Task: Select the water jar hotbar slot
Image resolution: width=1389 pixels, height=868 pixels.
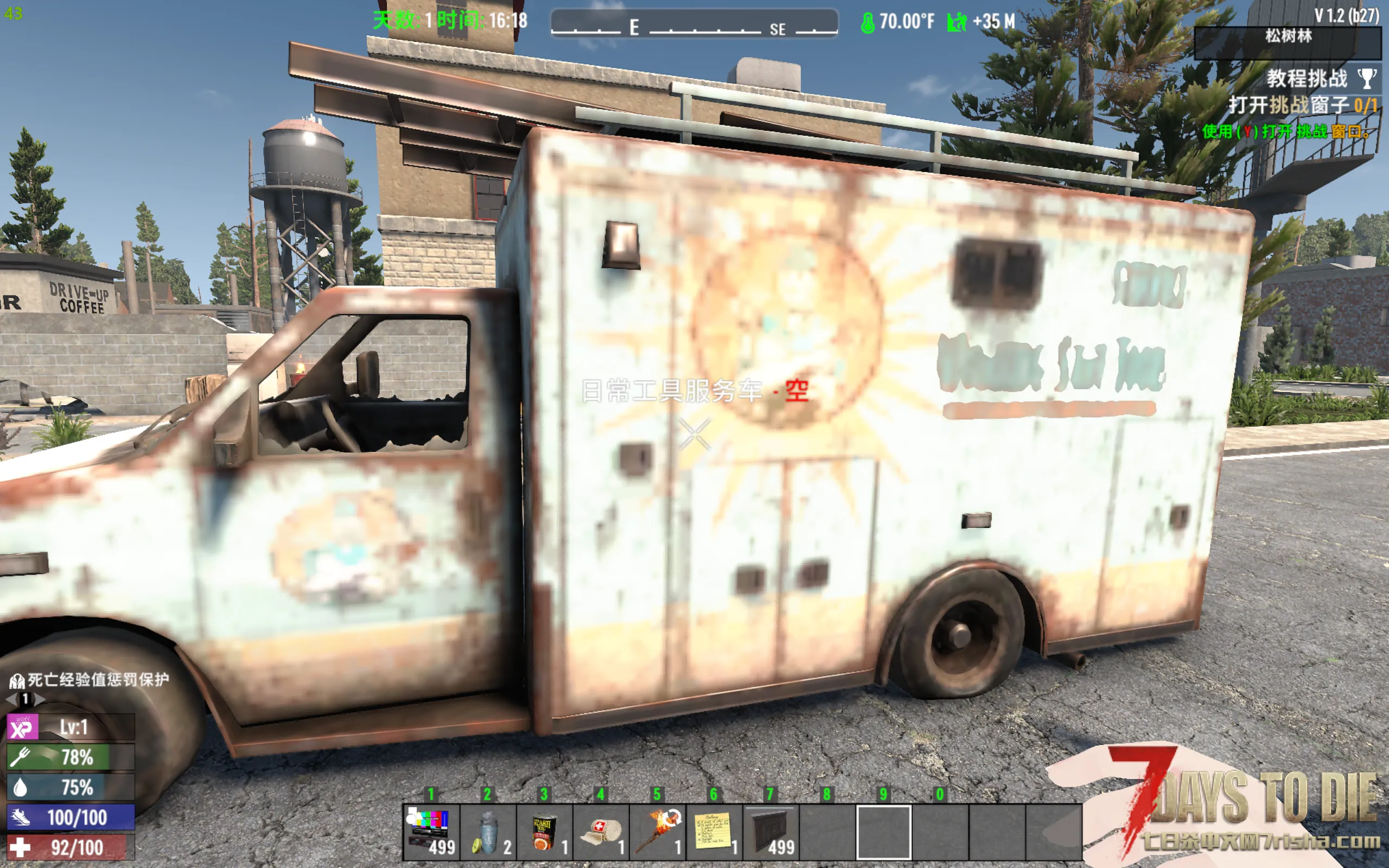Action: coord(488,832)
